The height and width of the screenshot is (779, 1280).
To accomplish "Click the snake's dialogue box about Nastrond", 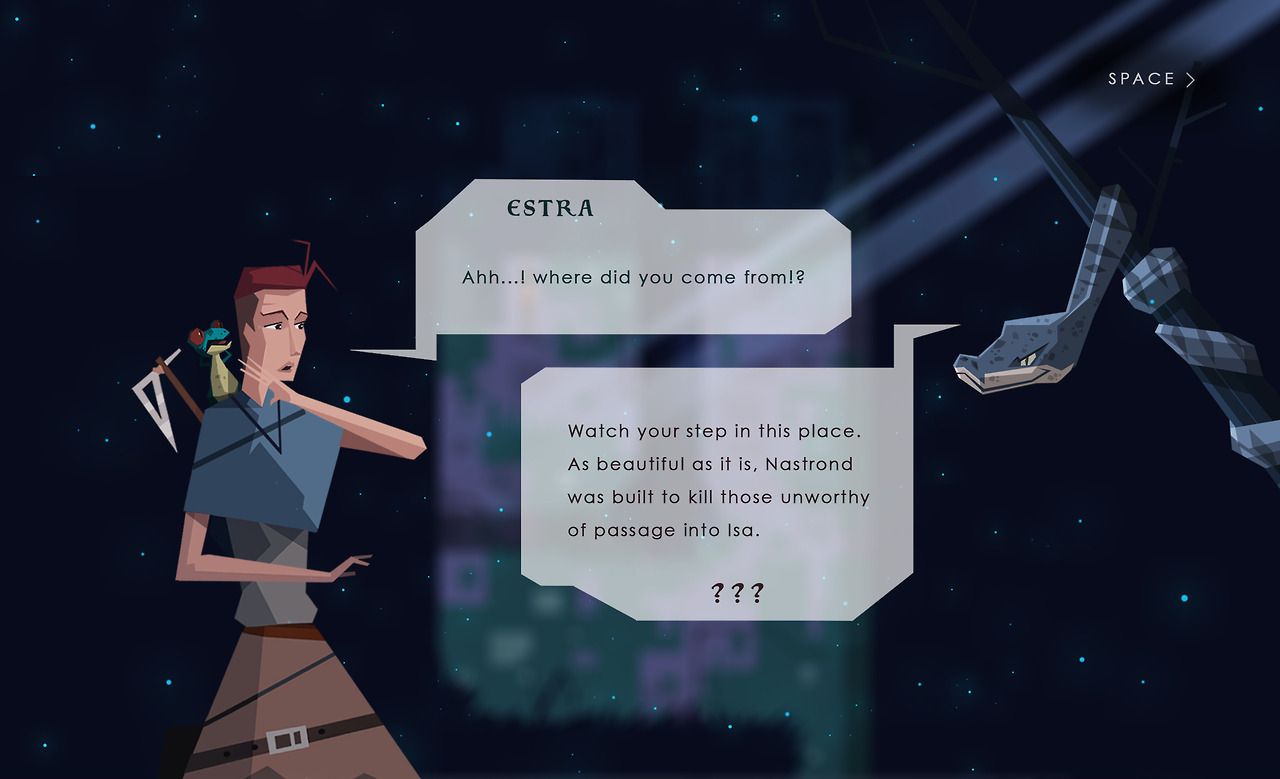I will pos(718,481).
